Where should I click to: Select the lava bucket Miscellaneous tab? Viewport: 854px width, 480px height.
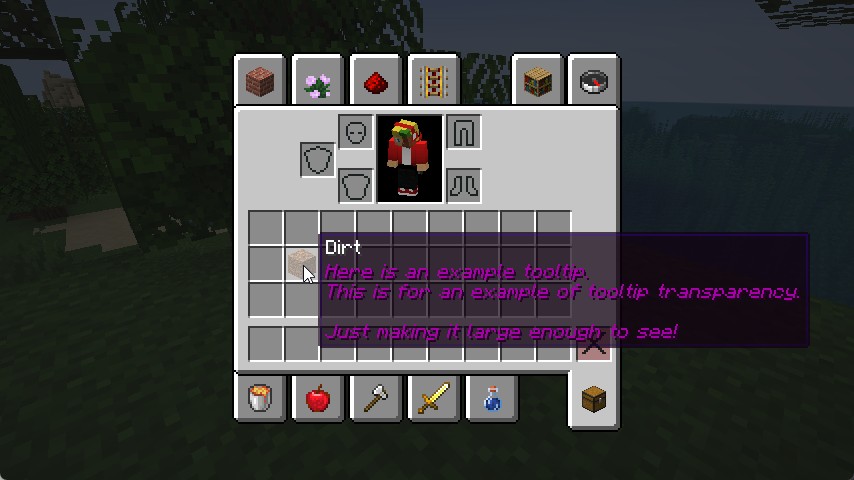pyautogui.click(x=261, y=399)
